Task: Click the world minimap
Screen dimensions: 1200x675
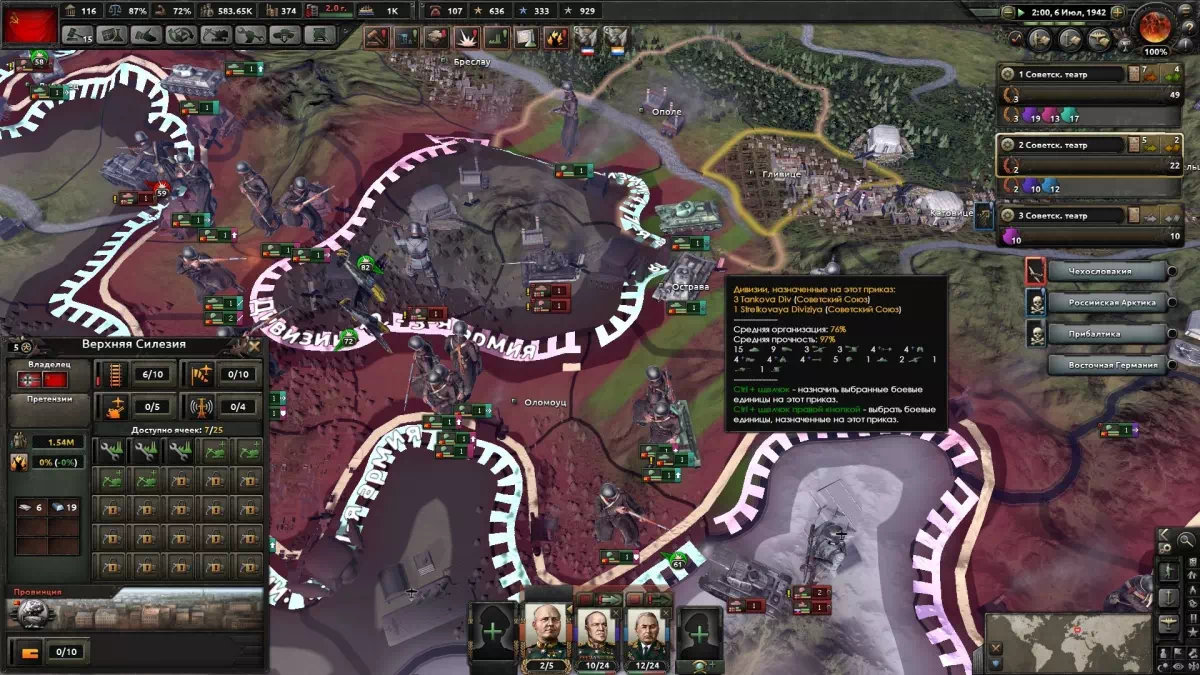Action: (x=1068, y=641)
